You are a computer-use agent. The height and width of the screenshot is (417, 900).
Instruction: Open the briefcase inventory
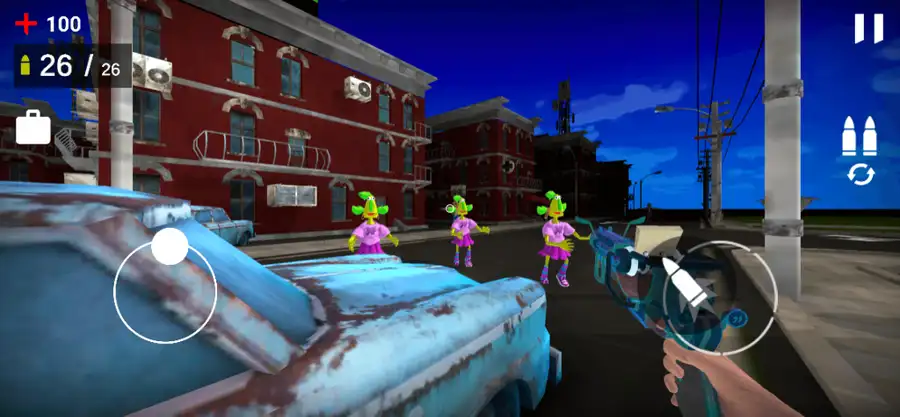pos(33,127)
